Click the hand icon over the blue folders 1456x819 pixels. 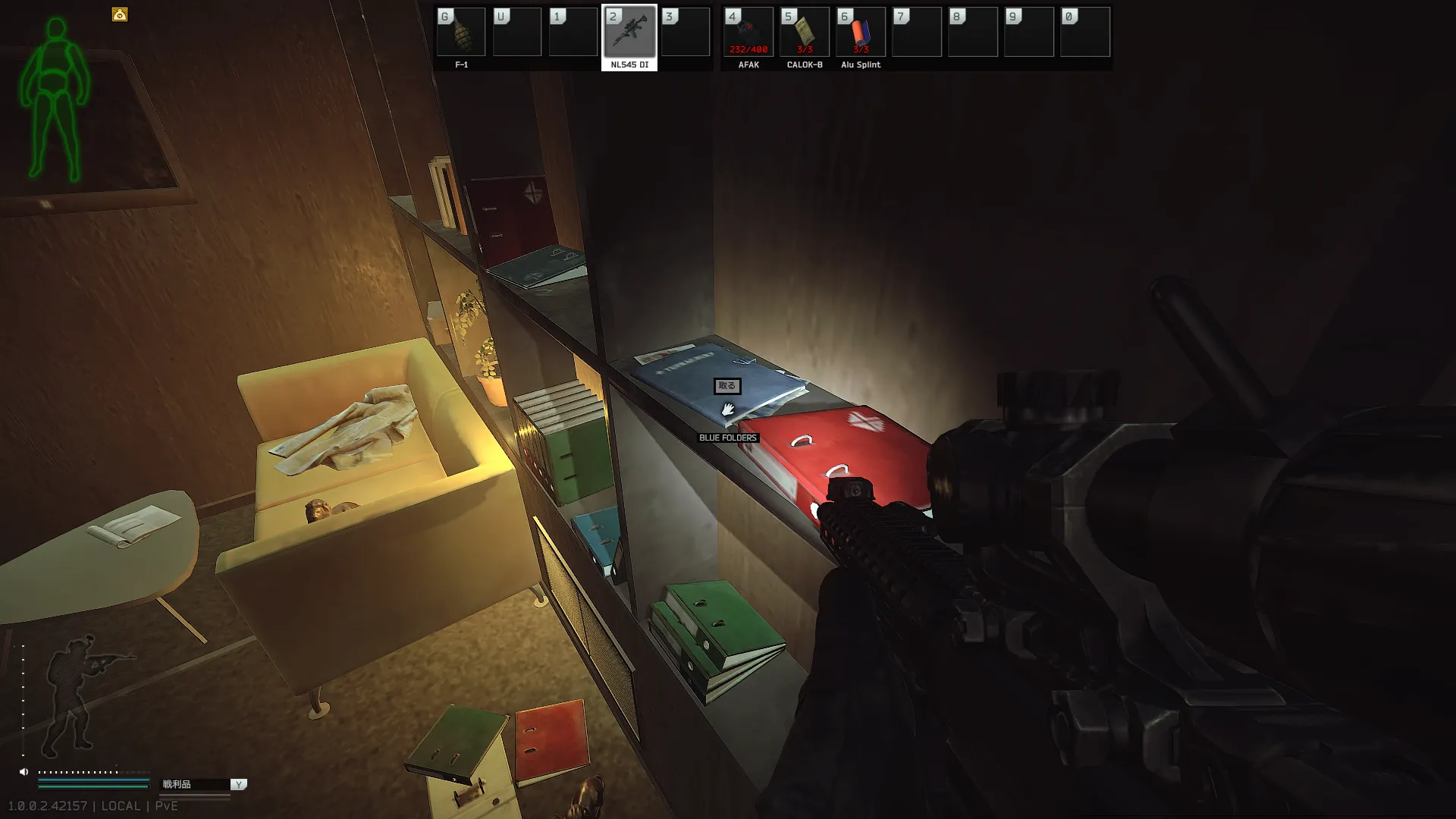[x=727, y=409]
